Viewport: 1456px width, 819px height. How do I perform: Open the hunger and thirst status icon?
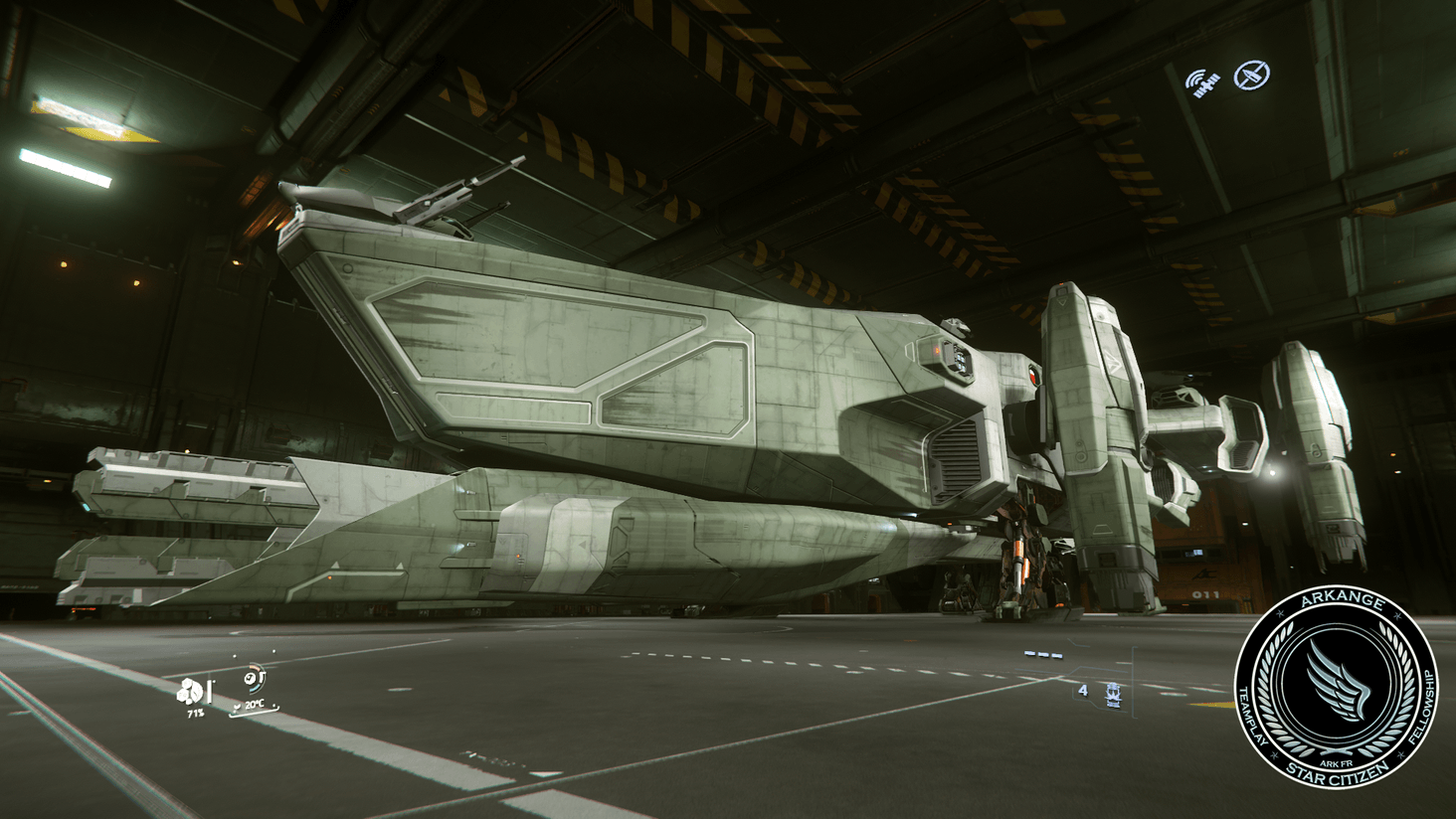[189, 689]
